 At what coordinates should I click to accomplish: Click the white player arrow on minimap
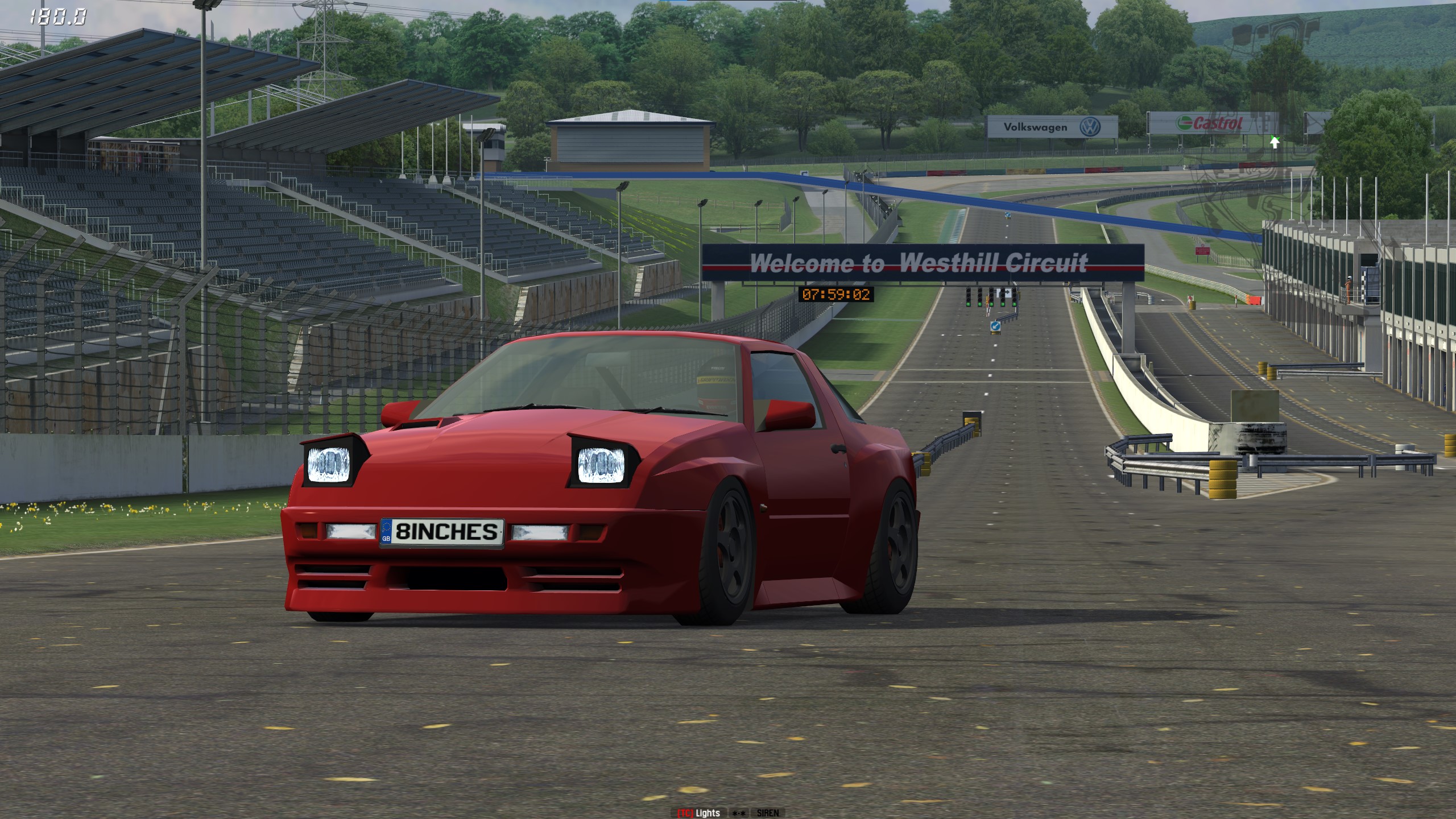(x=1275, y=142)
